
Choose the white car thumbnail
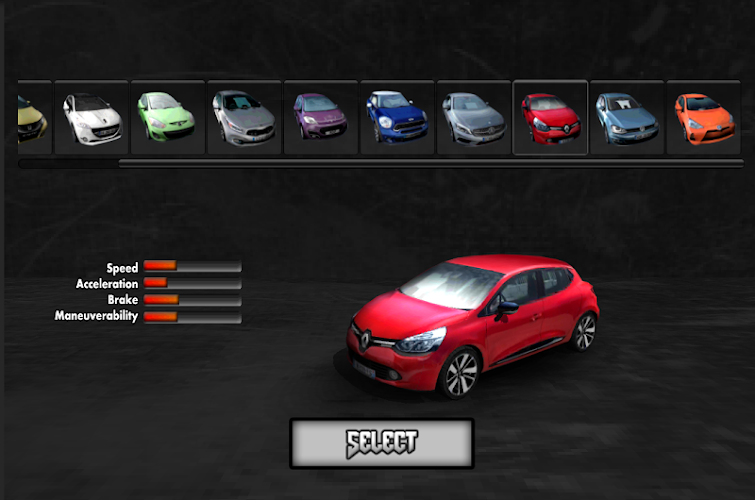tap(92, 118)
